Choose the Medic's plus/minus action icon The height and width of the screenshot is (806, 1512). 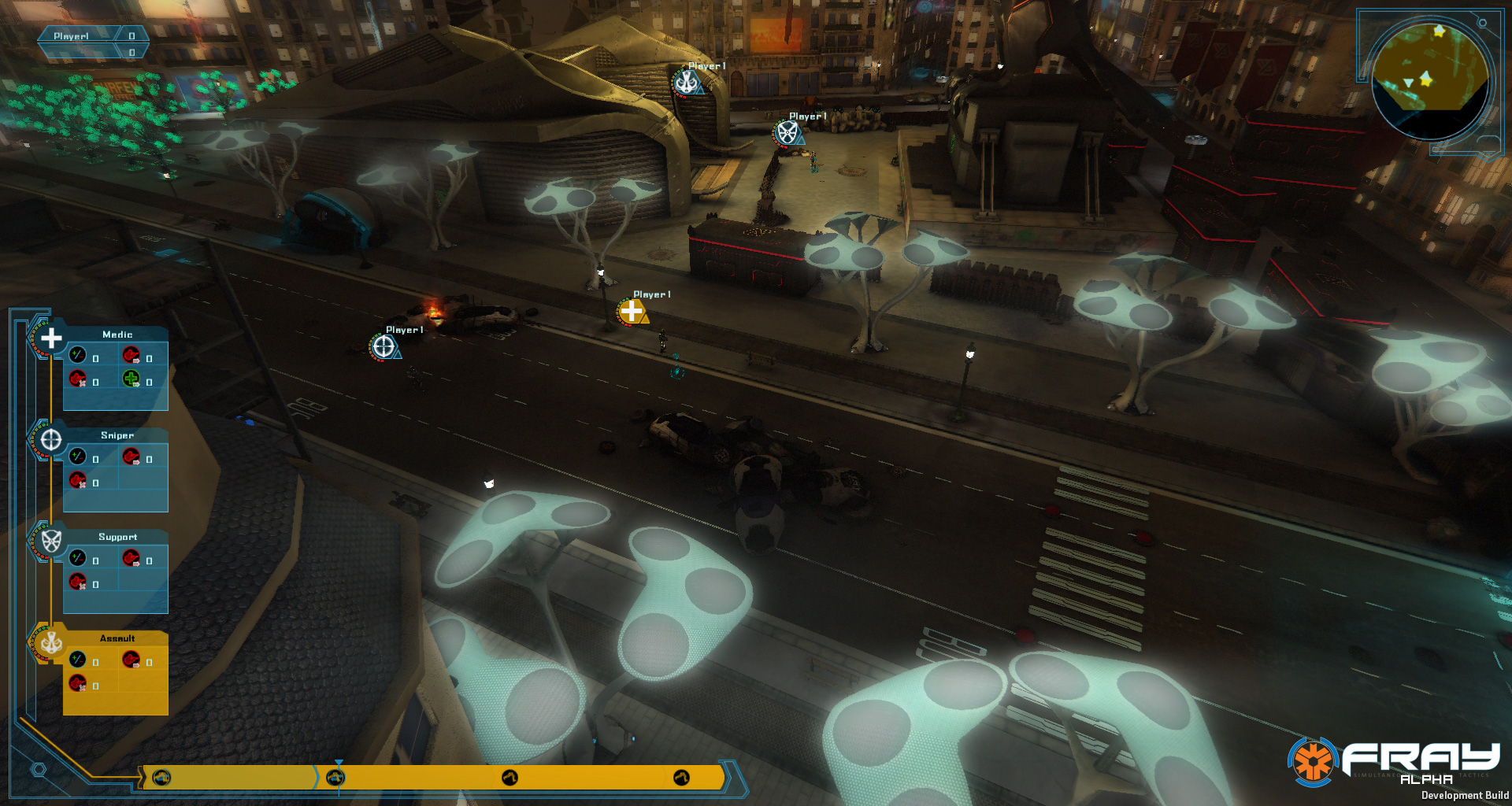77,355
